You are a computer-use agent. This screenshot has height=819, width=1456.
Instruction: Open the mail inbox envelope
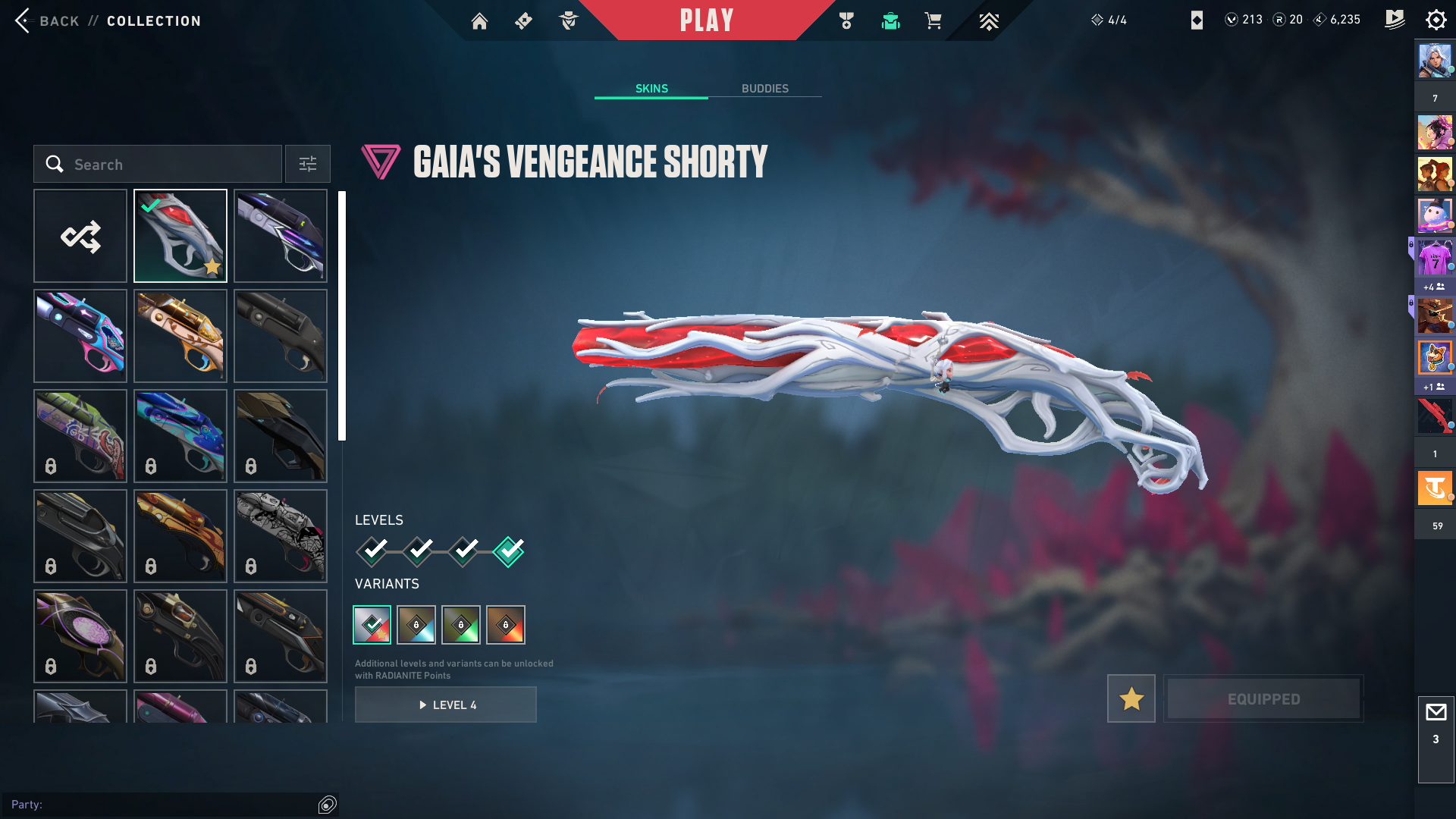click(1436, 713)
